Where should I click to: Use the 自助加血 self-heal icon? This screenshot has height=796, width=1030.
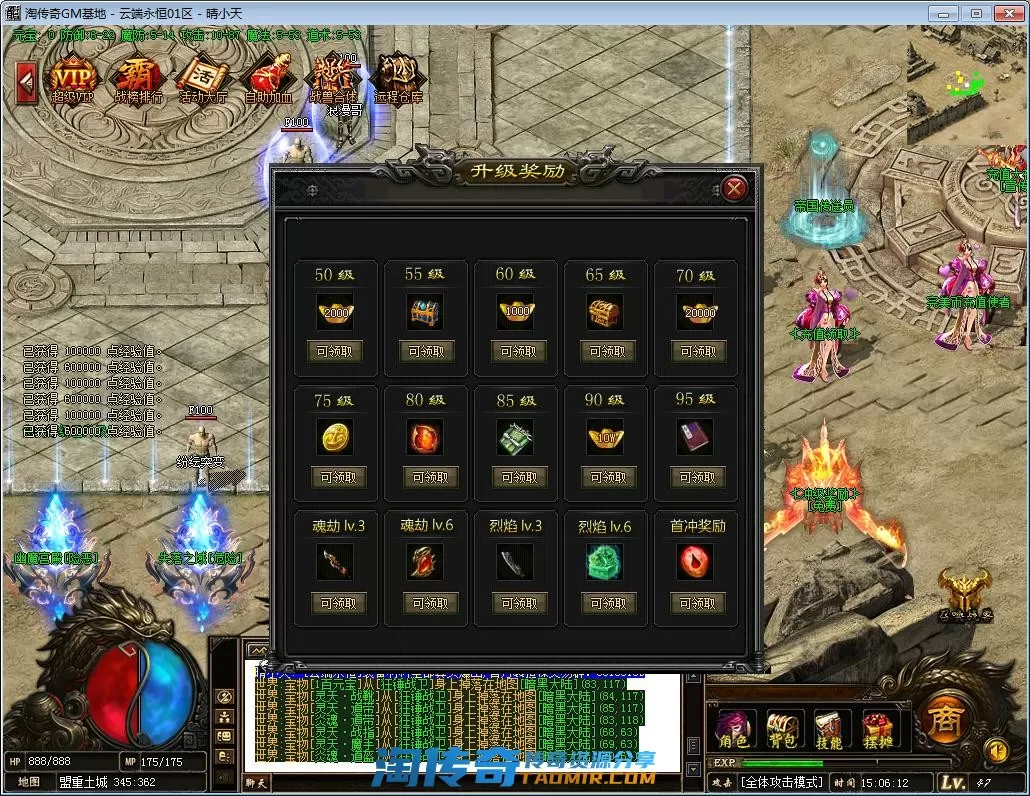[266, 79]
